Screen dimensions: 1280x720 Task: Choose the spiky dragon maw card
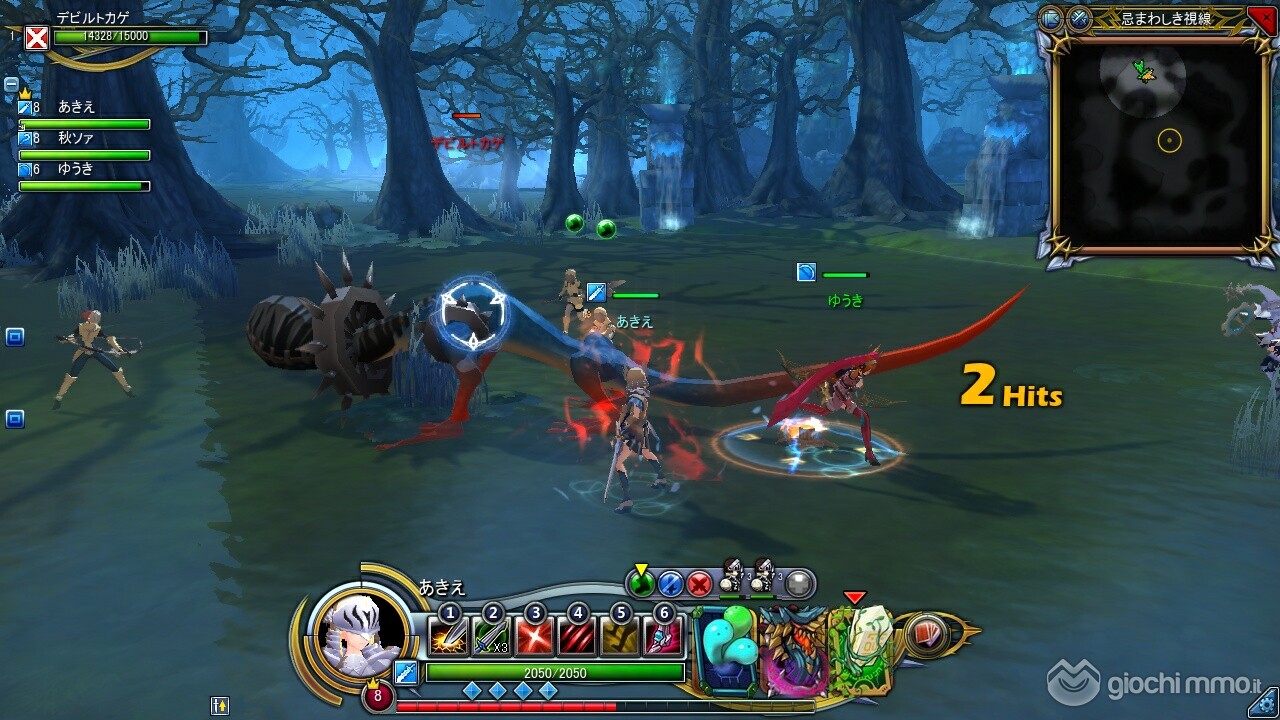tap(792, 649)
